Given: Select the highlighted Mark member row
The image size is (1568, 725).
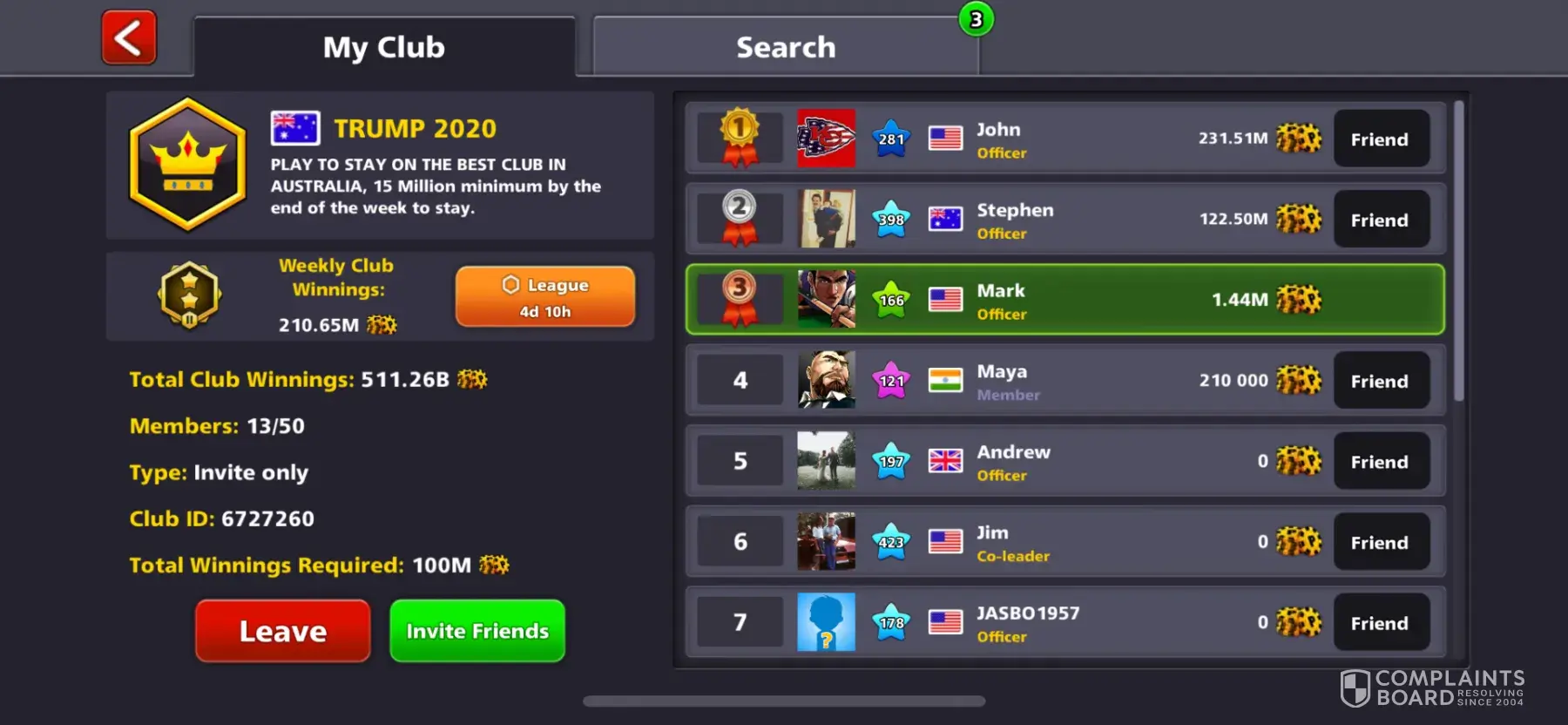Looking at the screenshot, I should point(1064,300).
